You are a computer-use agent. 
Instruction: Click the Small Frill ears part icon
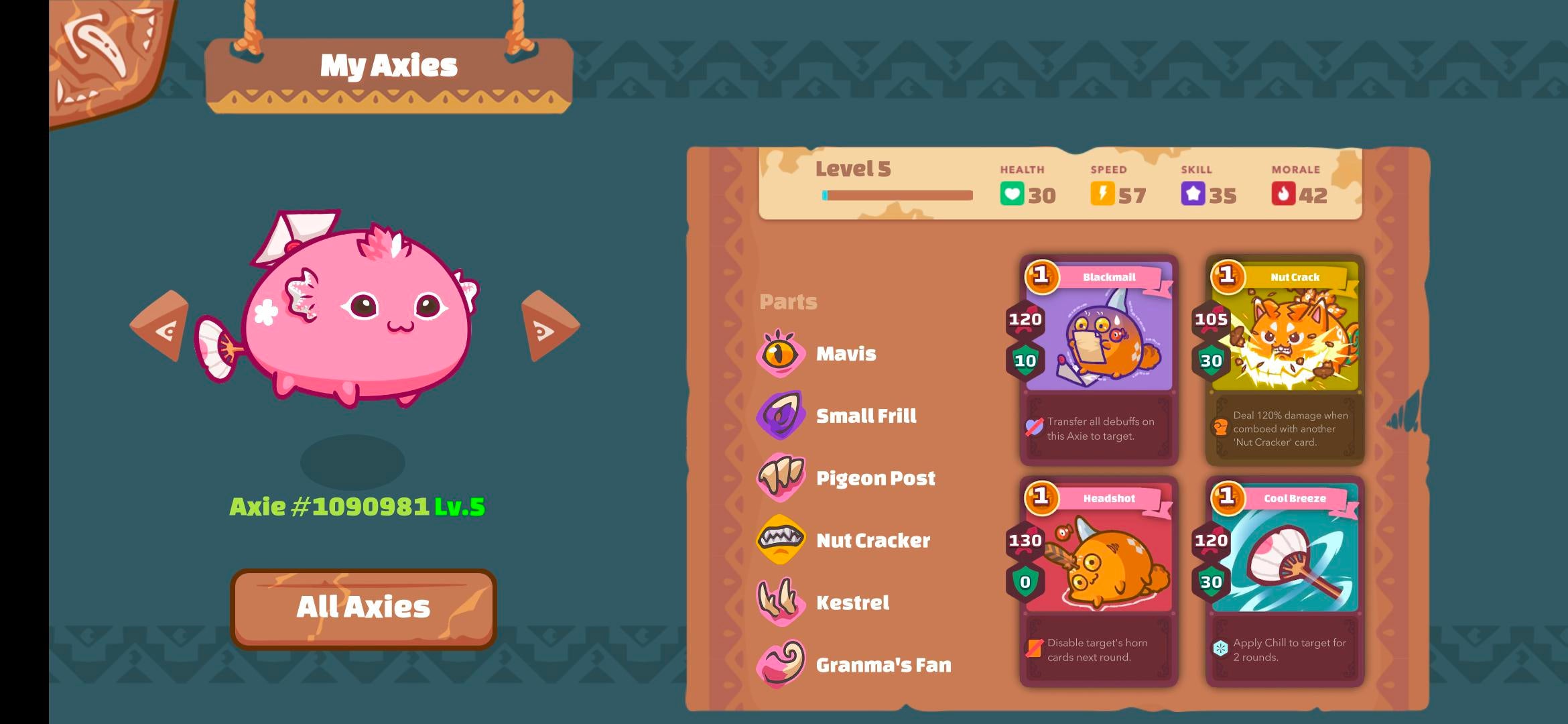pos(781,416)
